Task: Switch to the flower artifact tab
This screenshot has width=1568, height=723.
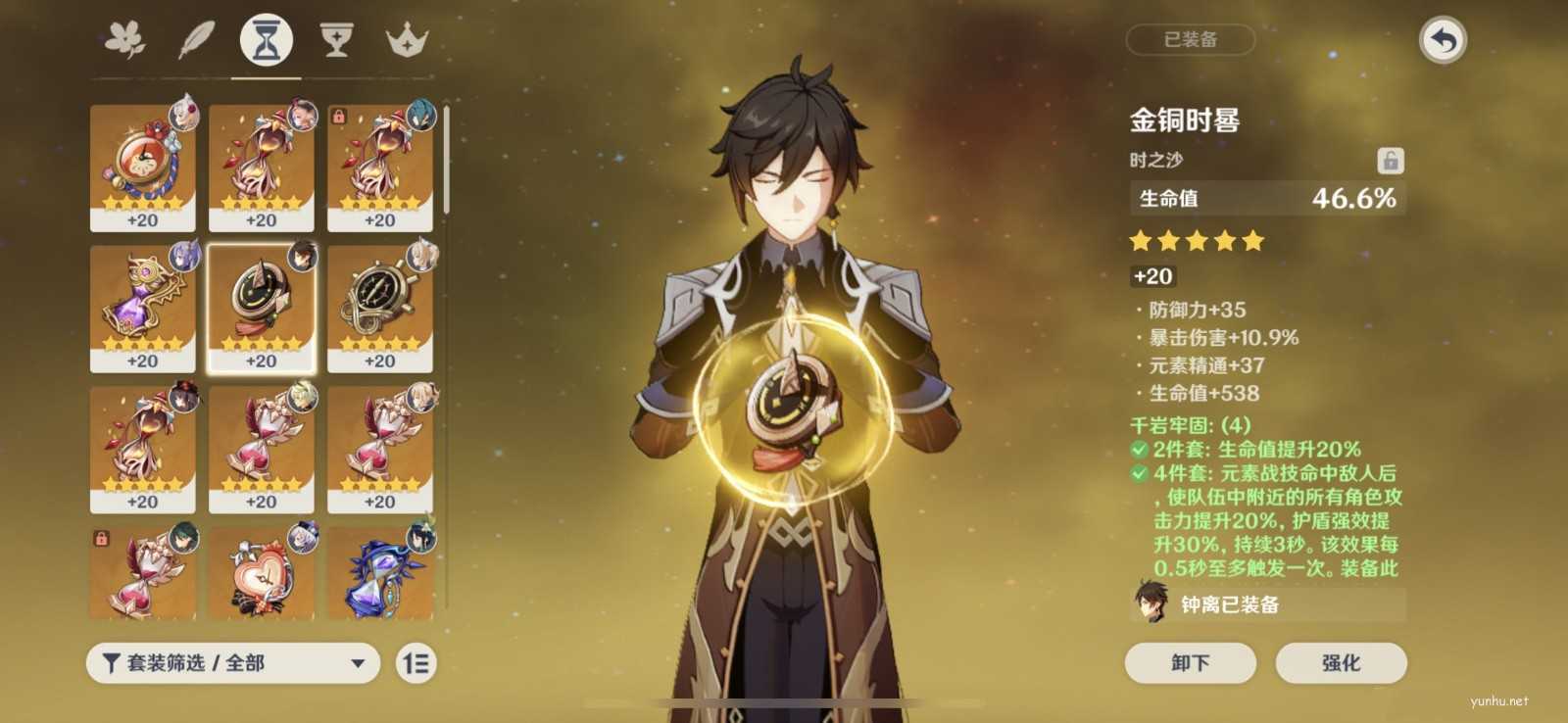Action: pos(125,41)
